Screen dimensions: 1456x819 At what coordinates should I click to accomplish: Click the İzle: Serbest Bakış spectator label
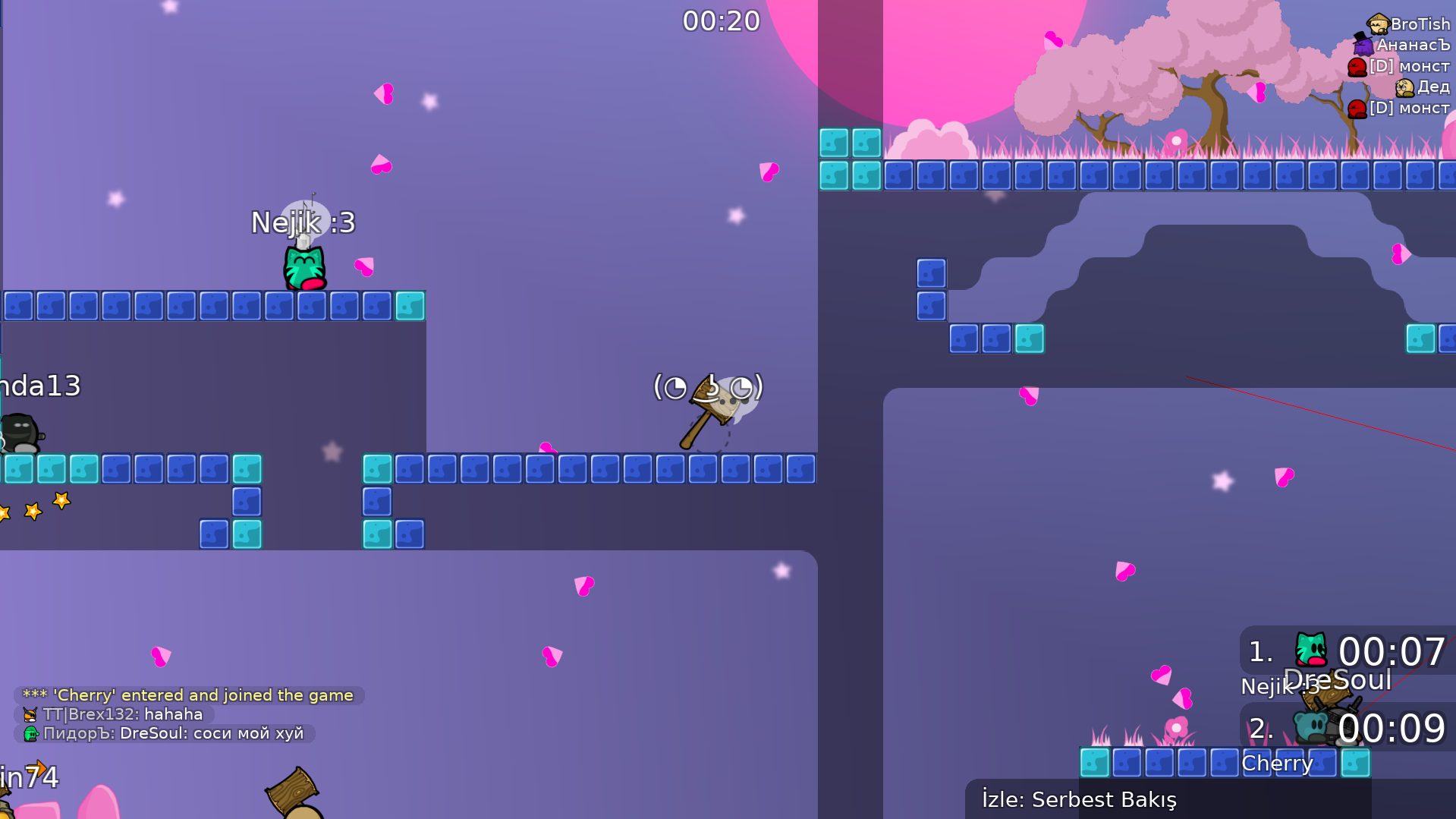tap(1078, 799)
